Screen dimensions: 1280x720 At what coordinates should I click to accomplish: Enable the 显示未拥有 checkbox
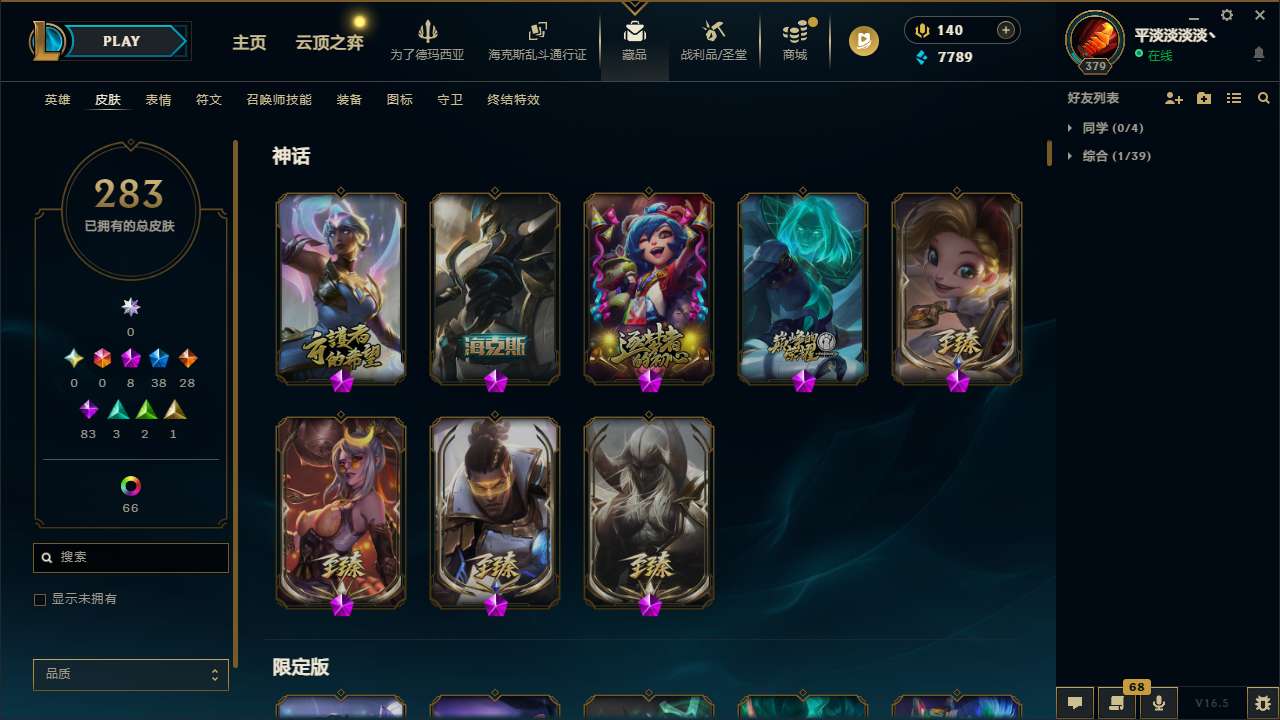point(40,599)
